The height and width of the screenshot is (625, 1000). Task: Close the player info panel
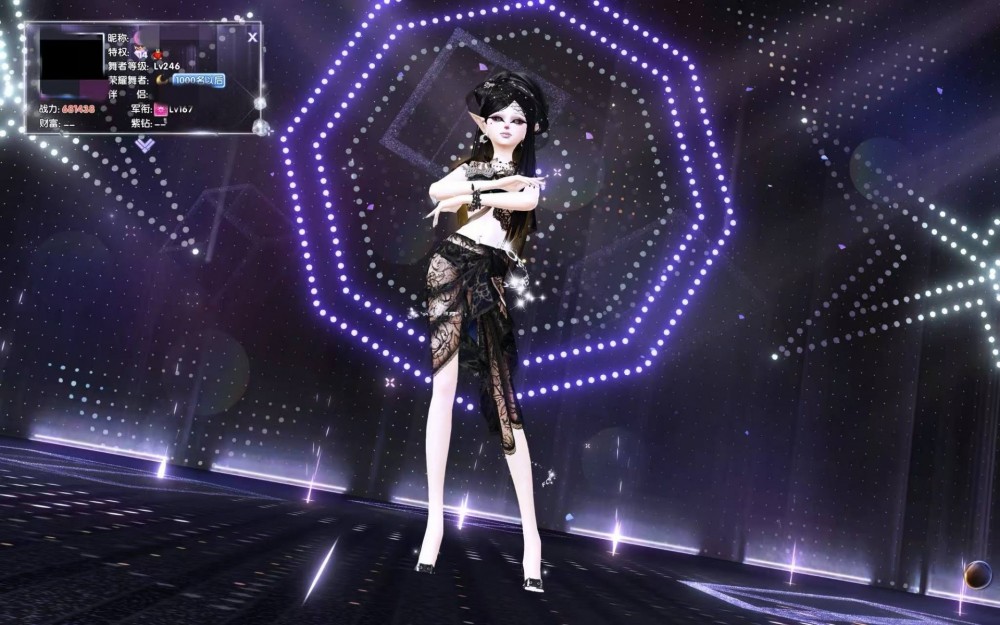[x=252, y=37]
